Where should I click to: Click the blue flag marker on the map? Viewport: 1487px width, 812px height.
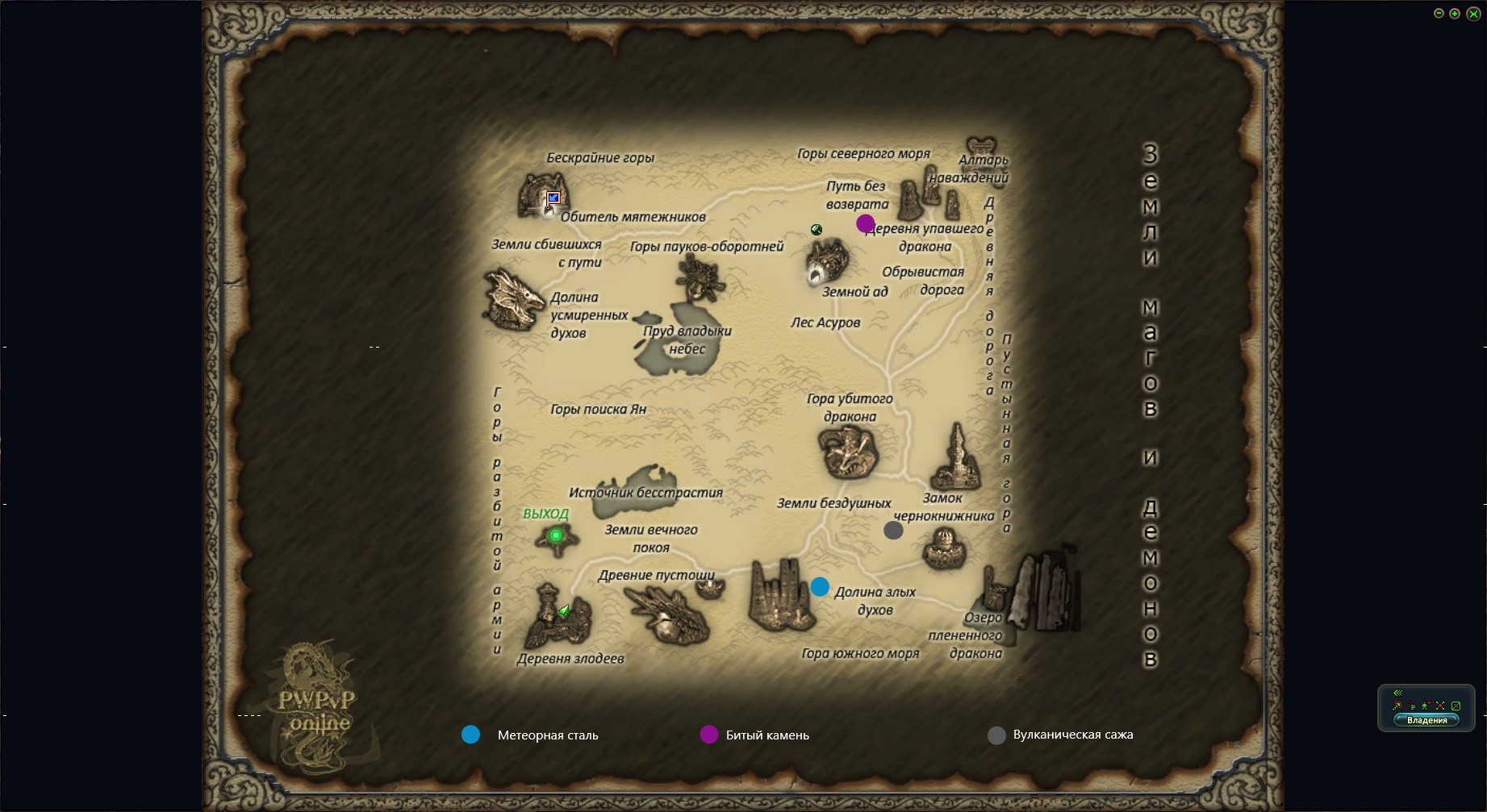553,198
